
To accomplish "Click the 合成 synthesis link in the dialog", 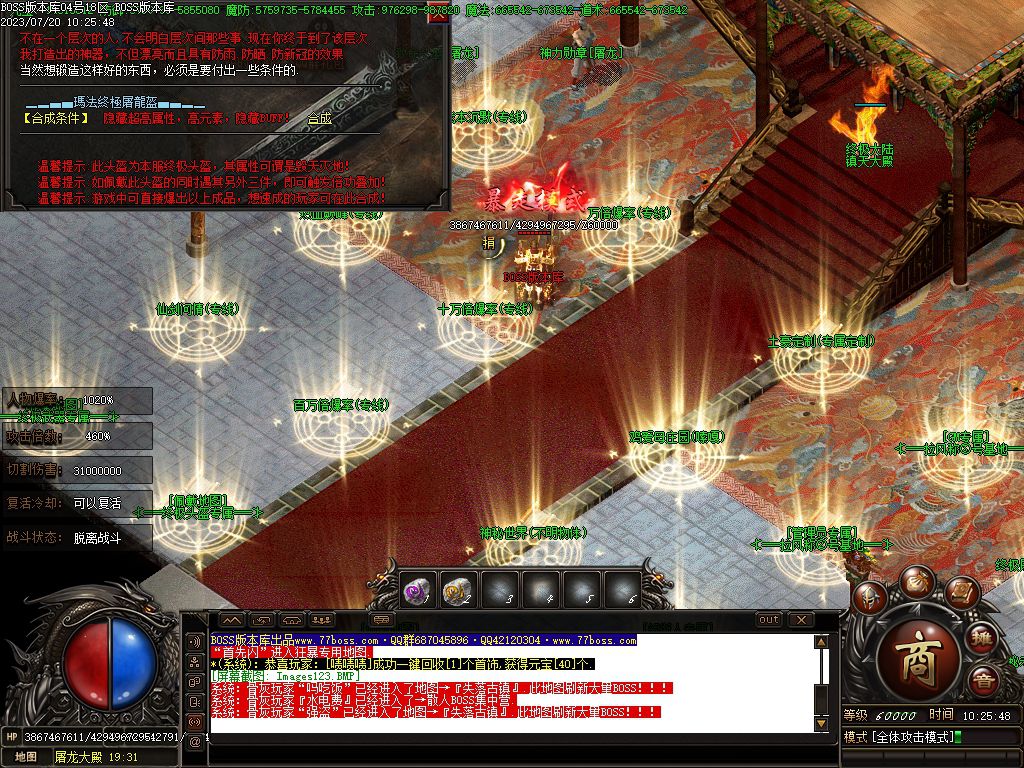I will pyautogui.click(x=319, y=118).
